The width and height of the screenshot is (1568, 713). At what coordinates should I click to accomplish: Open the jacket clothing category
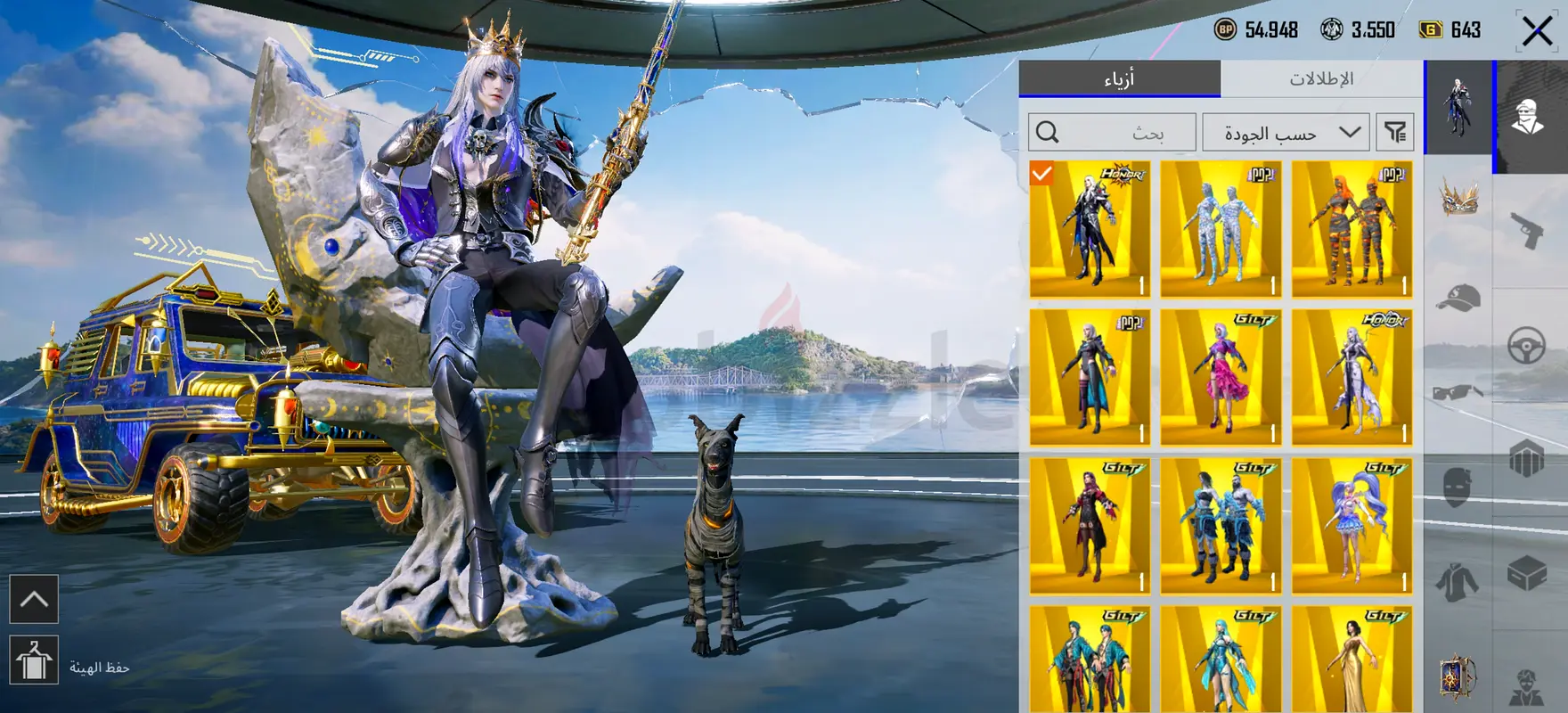pyautogui.click(x=1458, y=583)
